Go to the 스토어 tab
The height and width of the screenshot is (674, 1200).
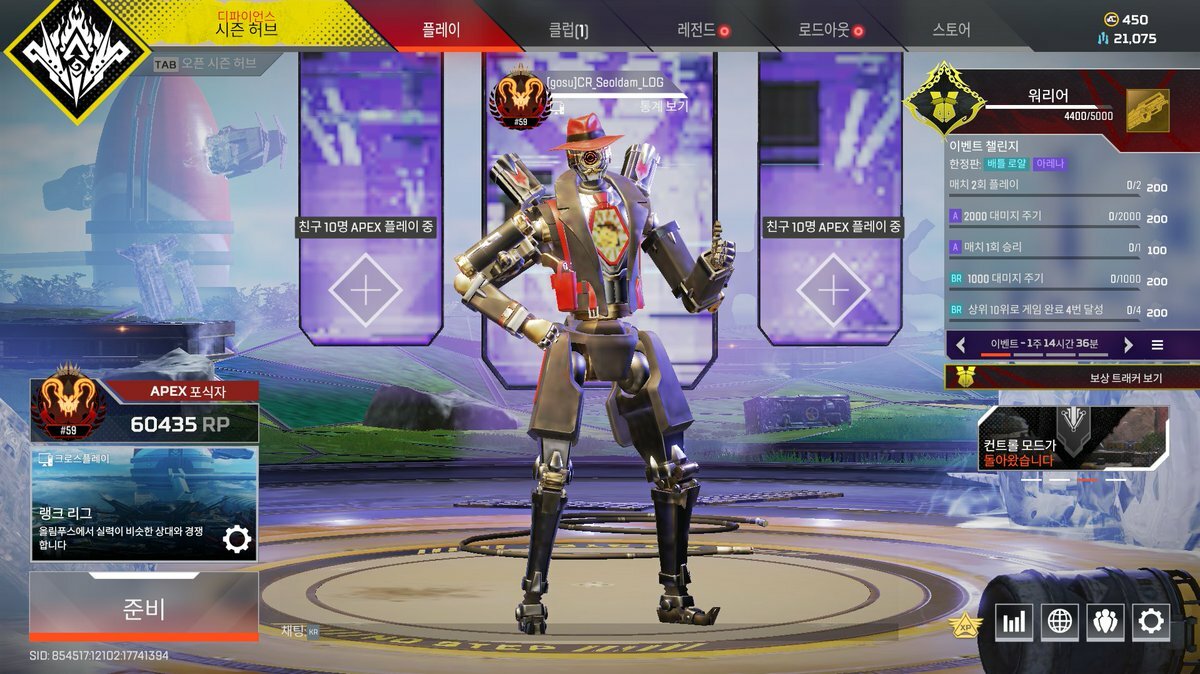(x=951, y=30)
